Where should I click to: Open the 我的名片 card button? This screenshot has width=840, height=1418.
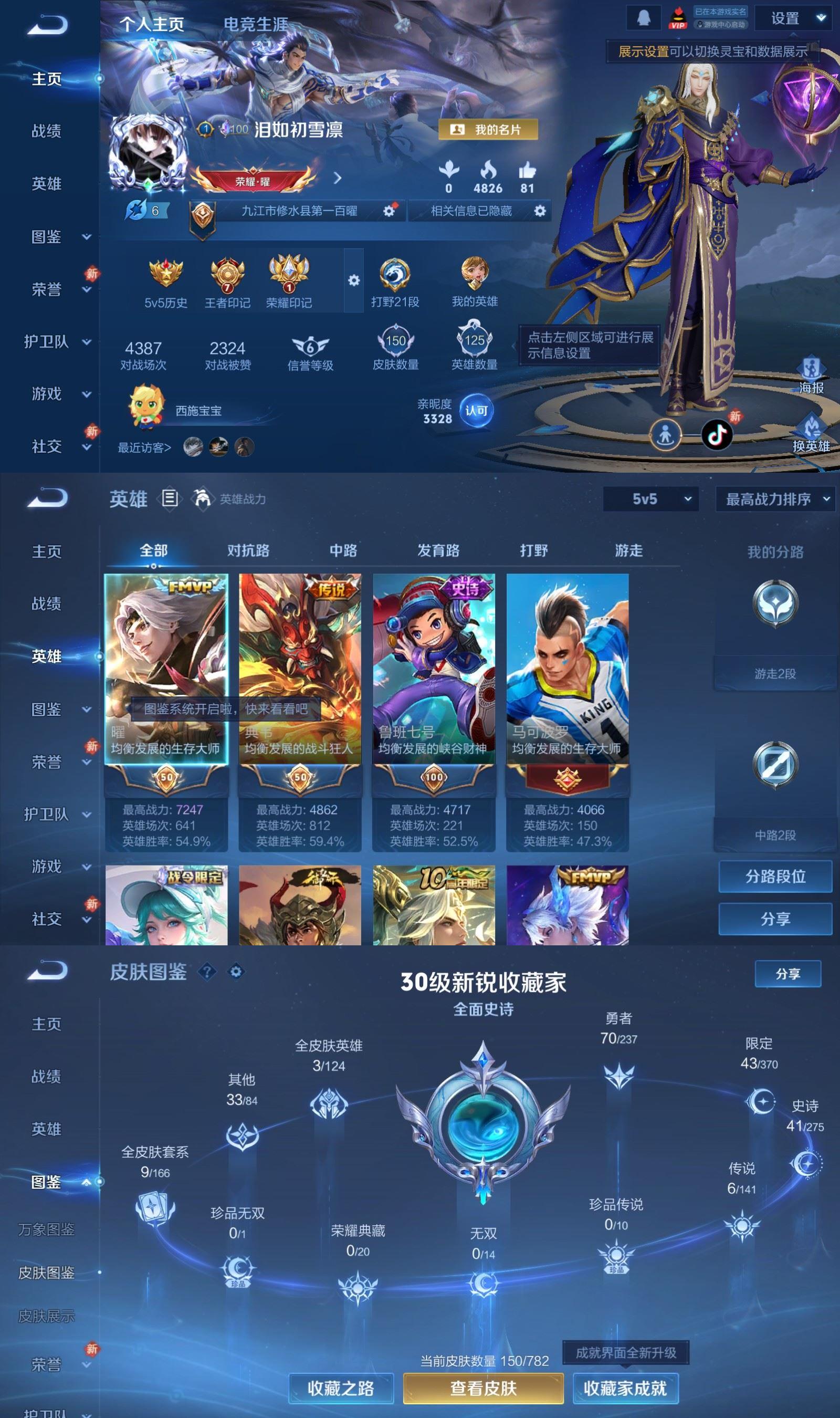click(x=488, y=130)
